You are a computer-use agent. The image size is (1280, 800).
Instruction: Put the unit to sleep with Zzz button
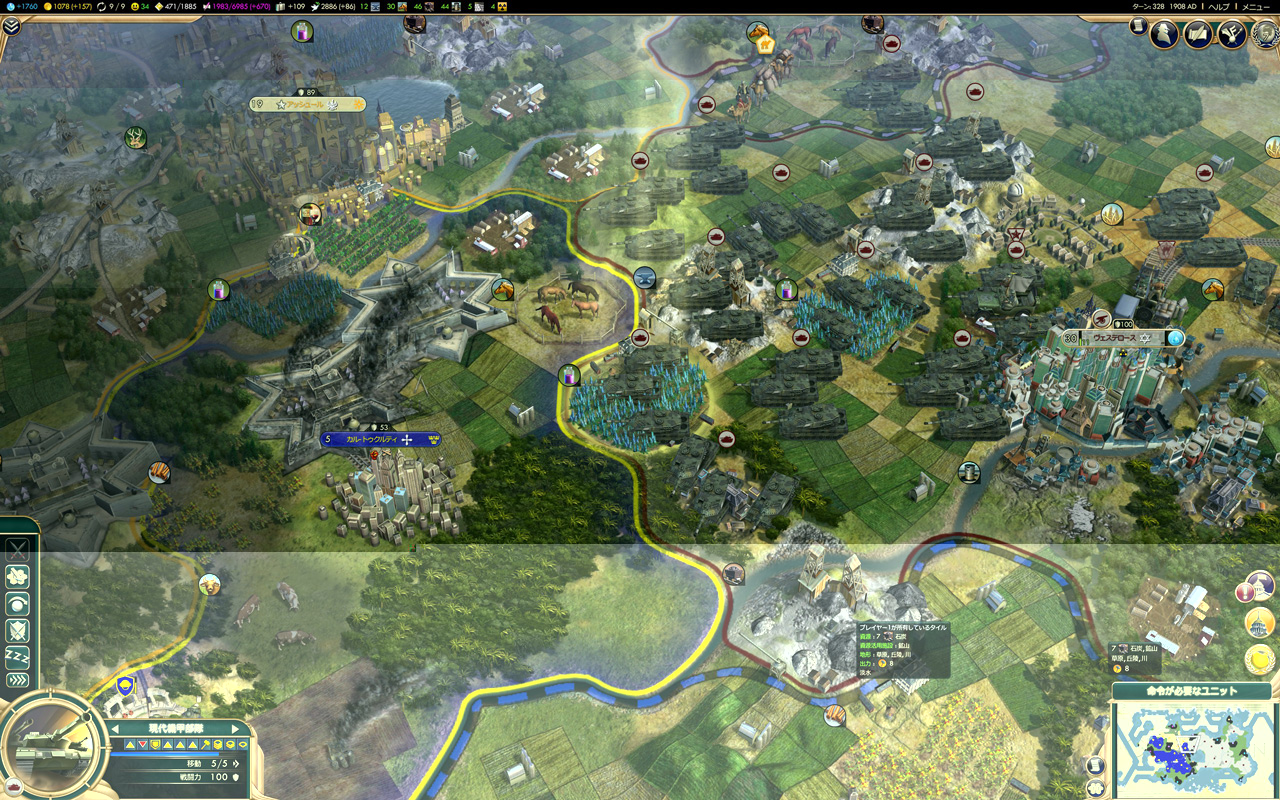pyautogui.click(x=18, y=656)
